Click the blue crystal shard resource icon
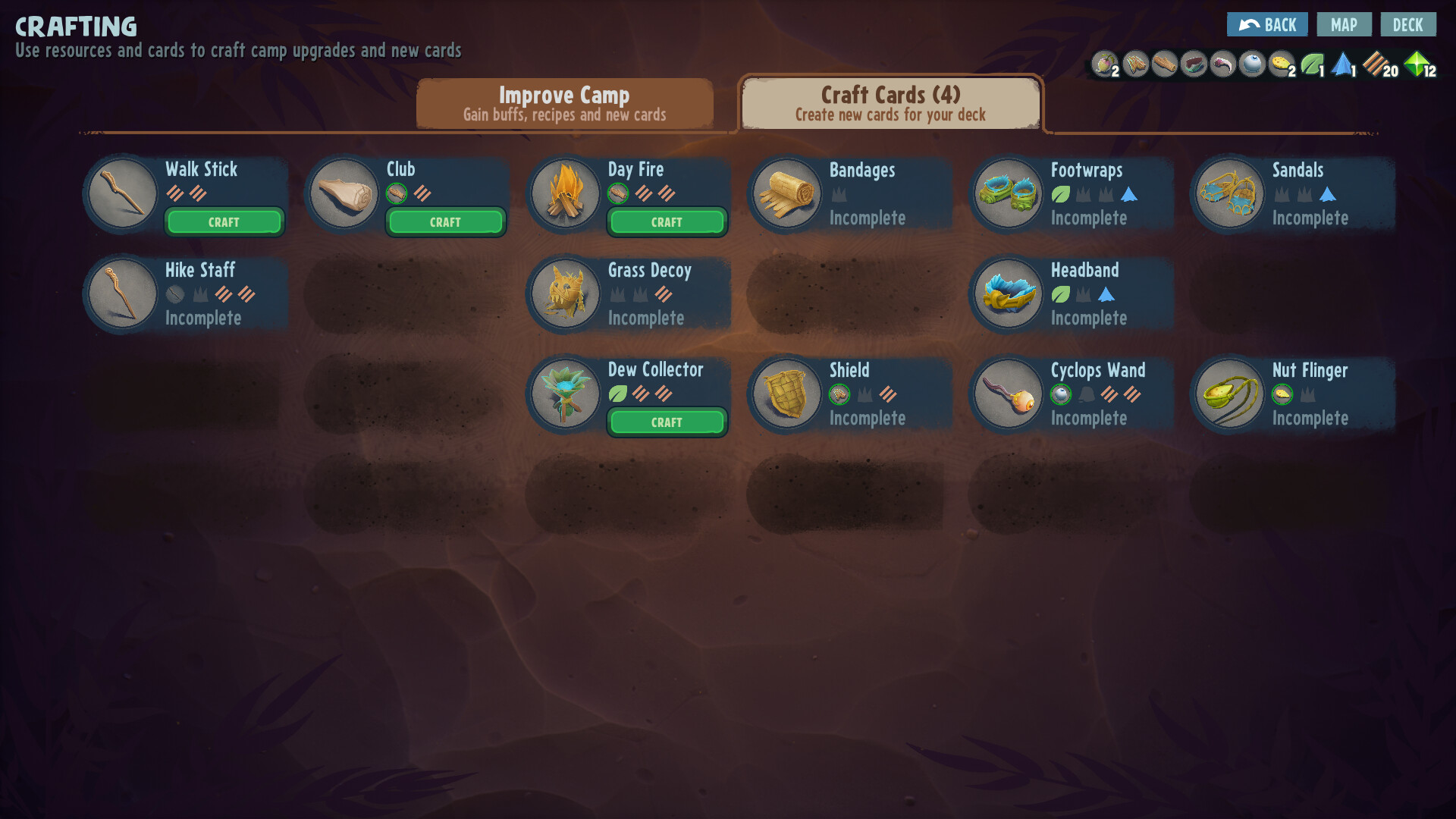The height and width of the screenshot is (819, 1456). pos(1341,64)
